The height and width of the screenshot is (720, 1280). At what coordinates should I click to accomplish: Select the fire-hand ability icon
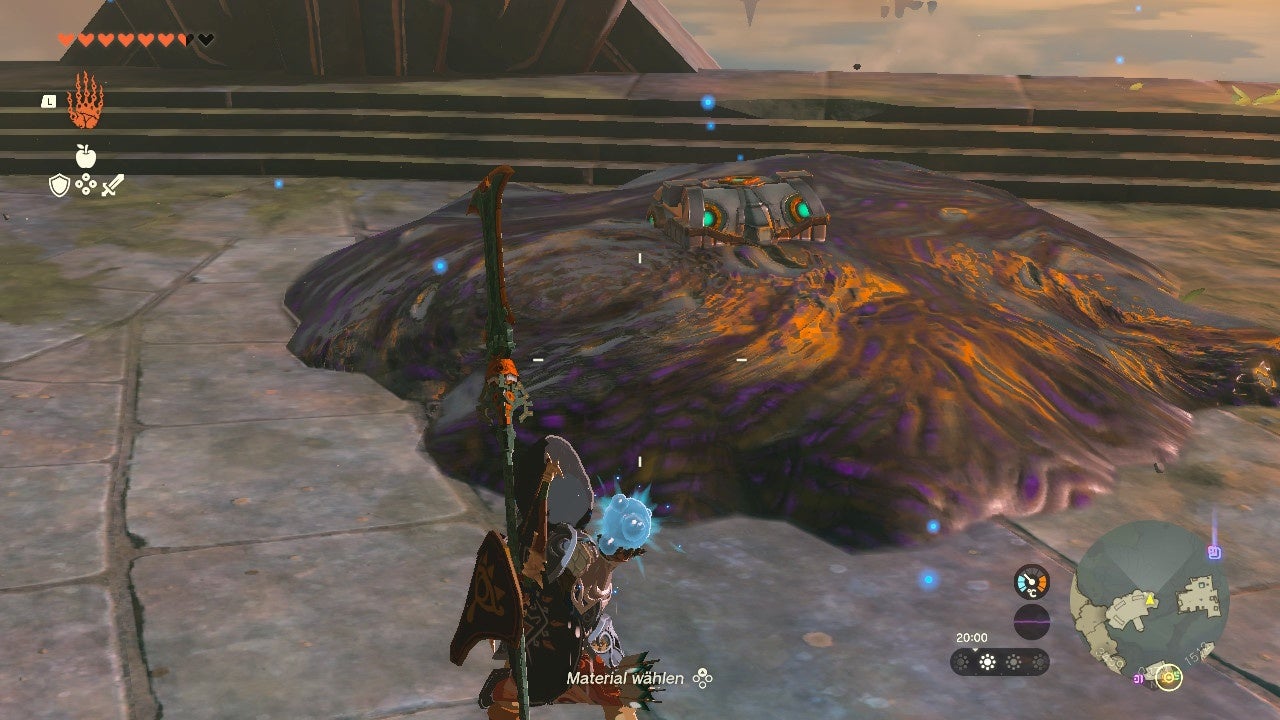pyautogui.click(x=85, y=105)
